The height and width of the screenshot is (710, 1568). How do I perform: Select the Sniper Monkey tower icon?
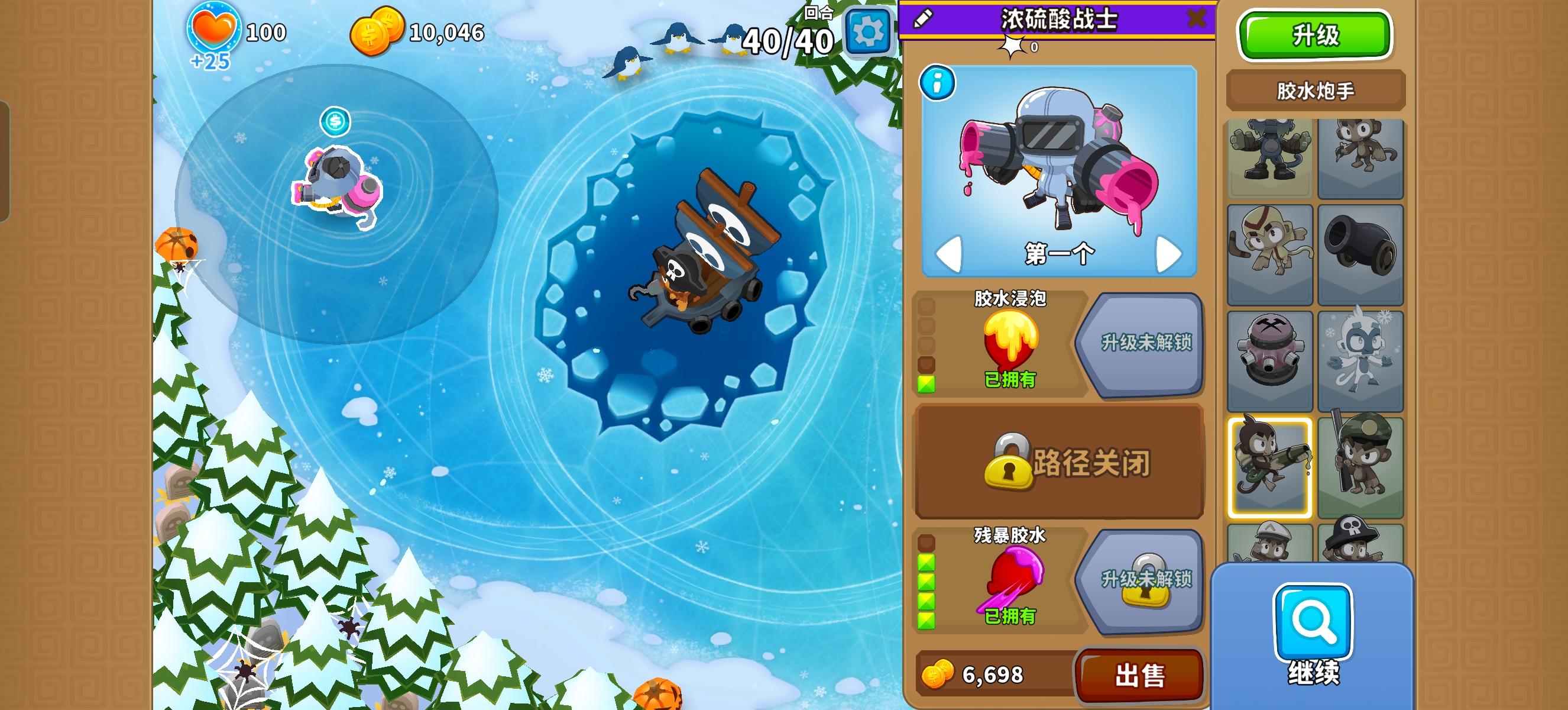point(1362,464)
